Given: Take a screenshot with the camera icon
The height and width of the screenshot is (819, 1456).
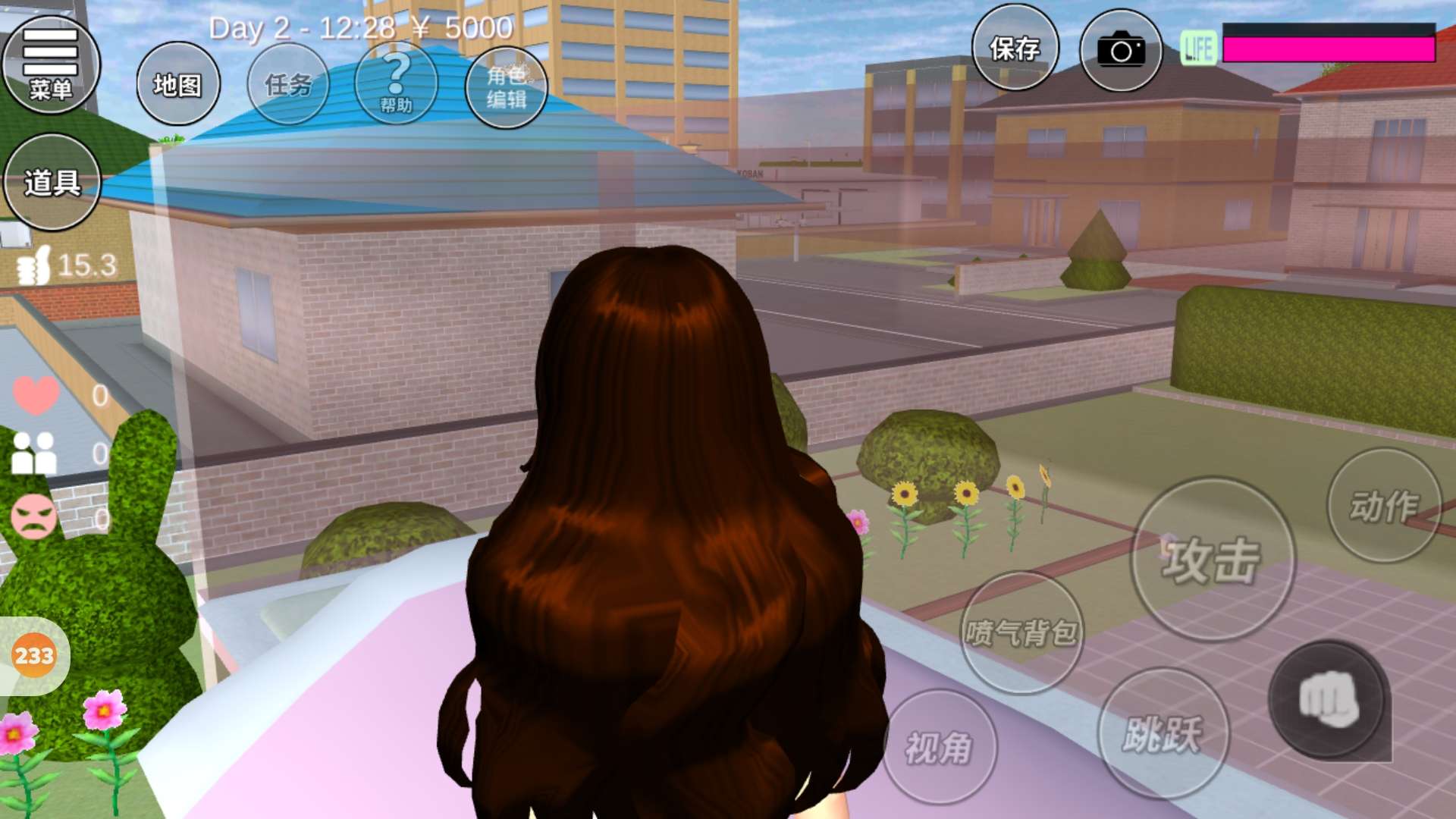Looking at the screenshot, I should [1121, 51].
